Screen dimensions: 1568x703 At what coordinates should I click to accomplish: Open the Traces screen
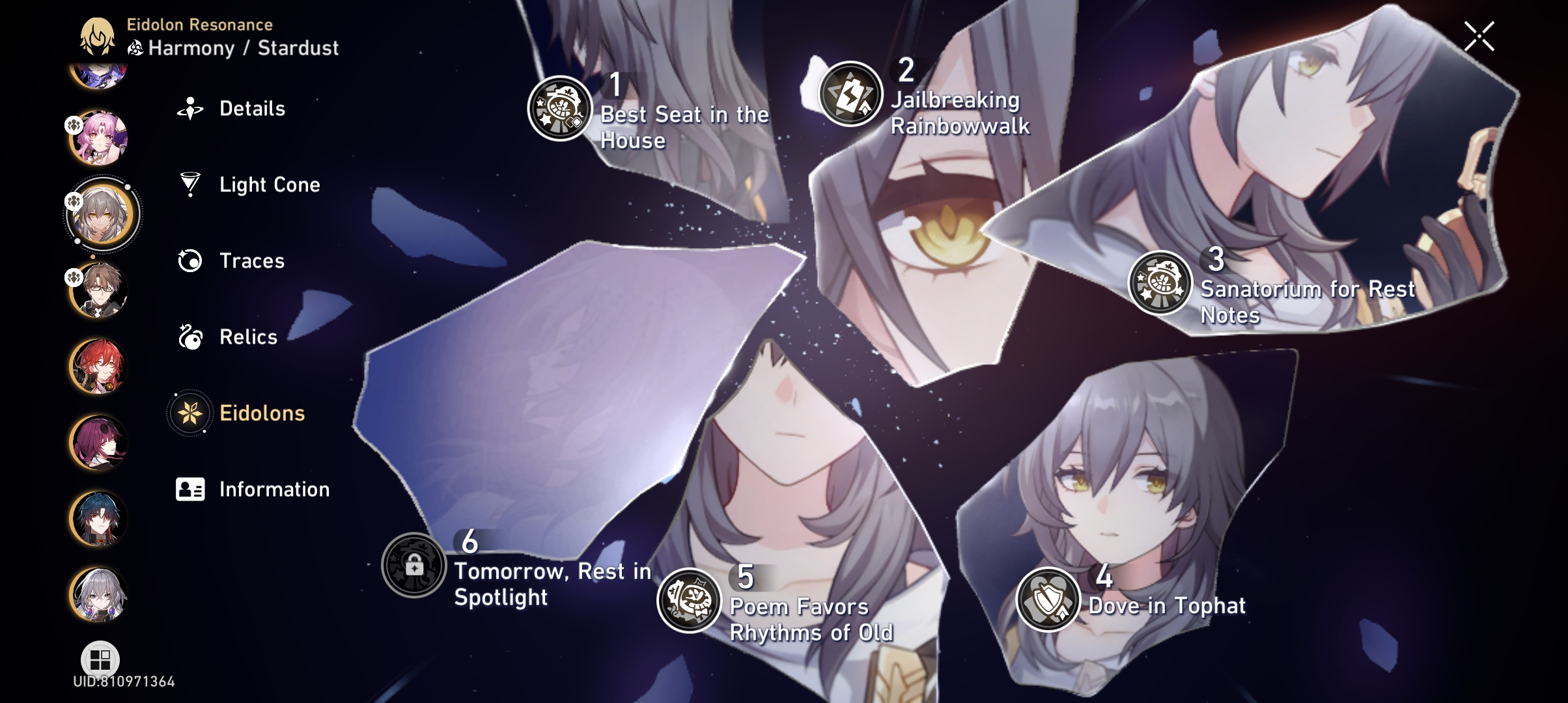pyautogui.click(x=251, y=261)
